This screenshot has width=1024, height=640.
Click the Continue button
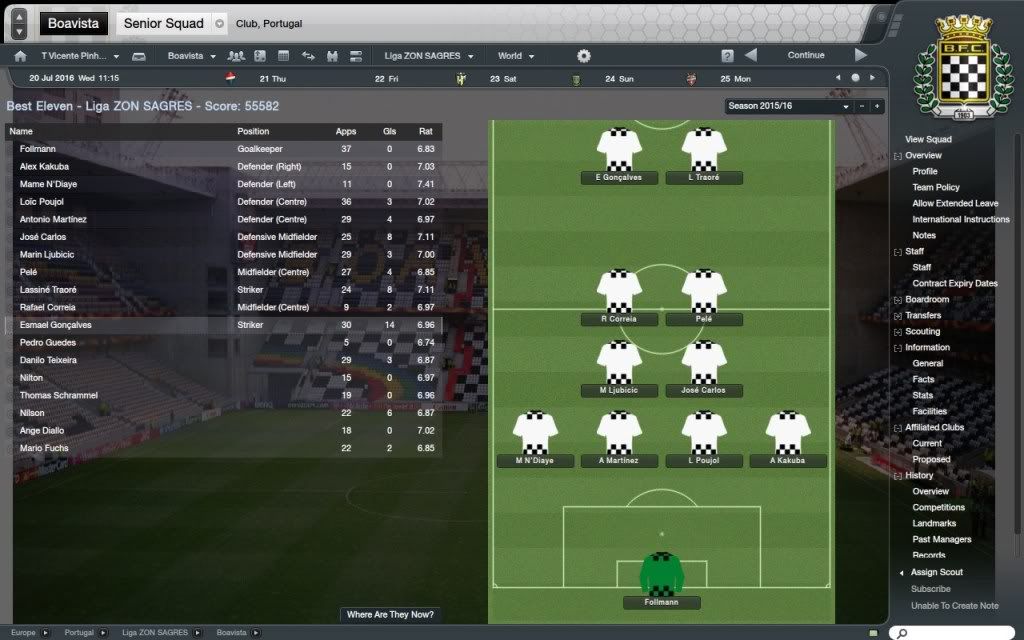click(x=805, y=56)
